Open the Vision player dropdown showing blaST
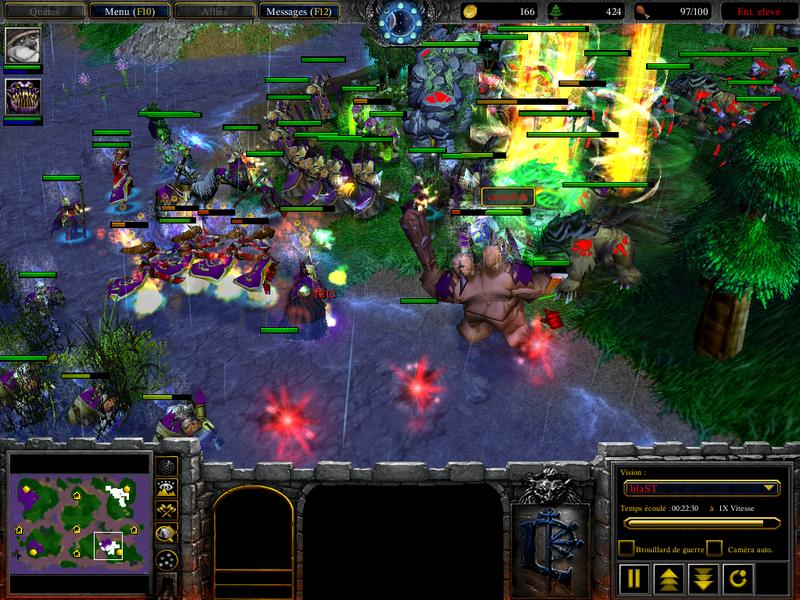This screenshot has height=600, width=800. [x=700, y=488]
